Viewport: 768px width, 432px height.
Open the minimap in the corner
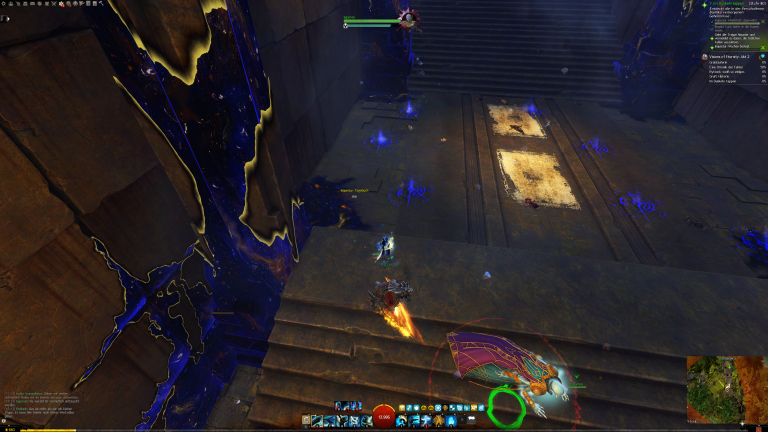pyautogui.click(x=726, y=388)
